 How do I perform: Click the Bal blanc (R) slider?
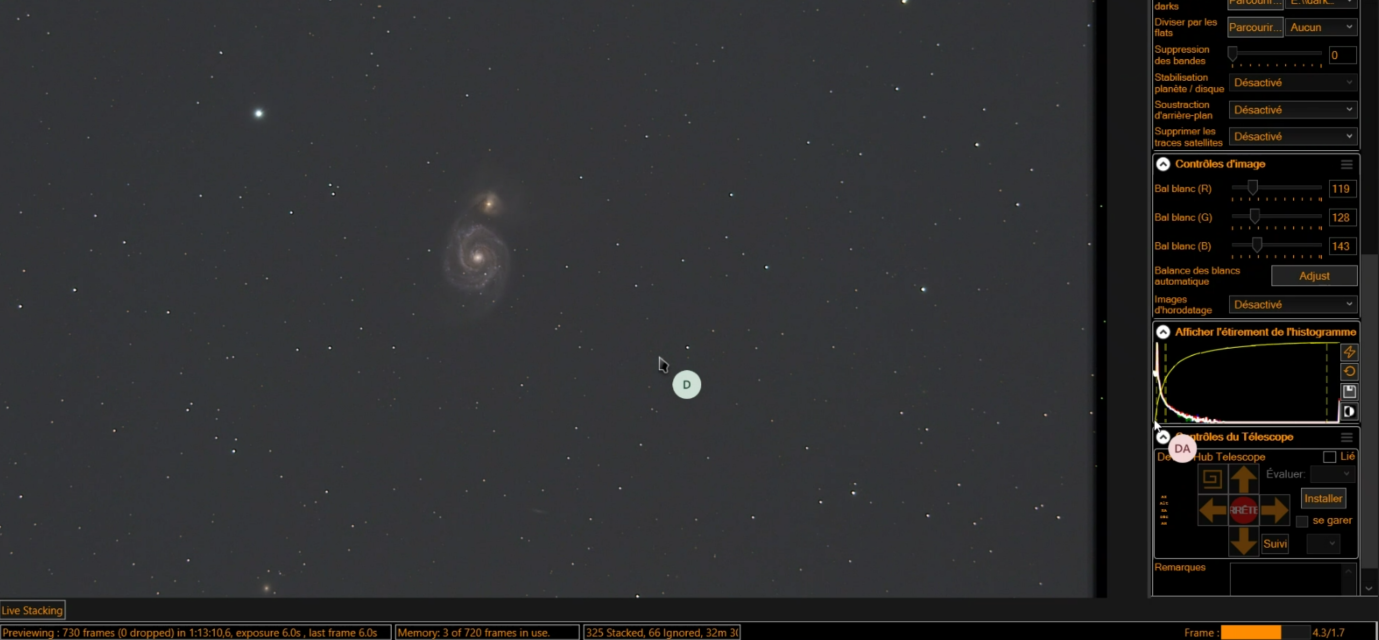point(1276,188)
